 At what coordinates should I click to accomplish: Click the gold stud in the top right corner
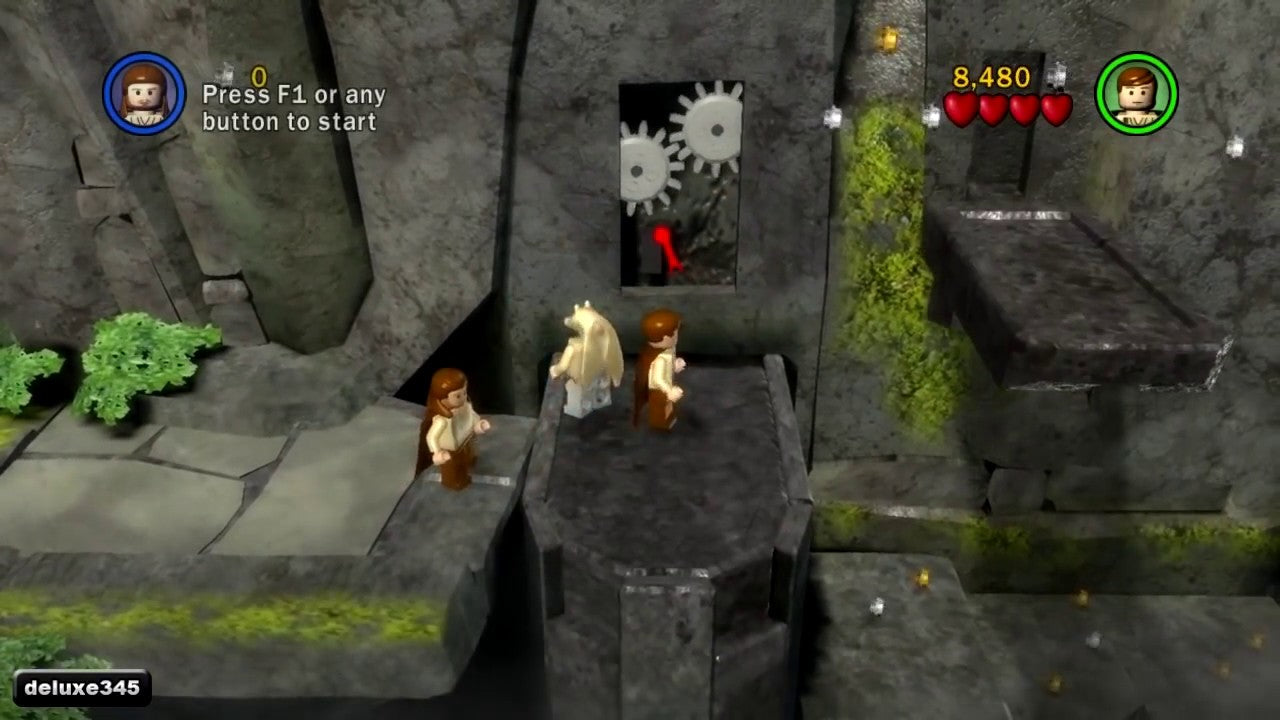click(x=887, y=37)
